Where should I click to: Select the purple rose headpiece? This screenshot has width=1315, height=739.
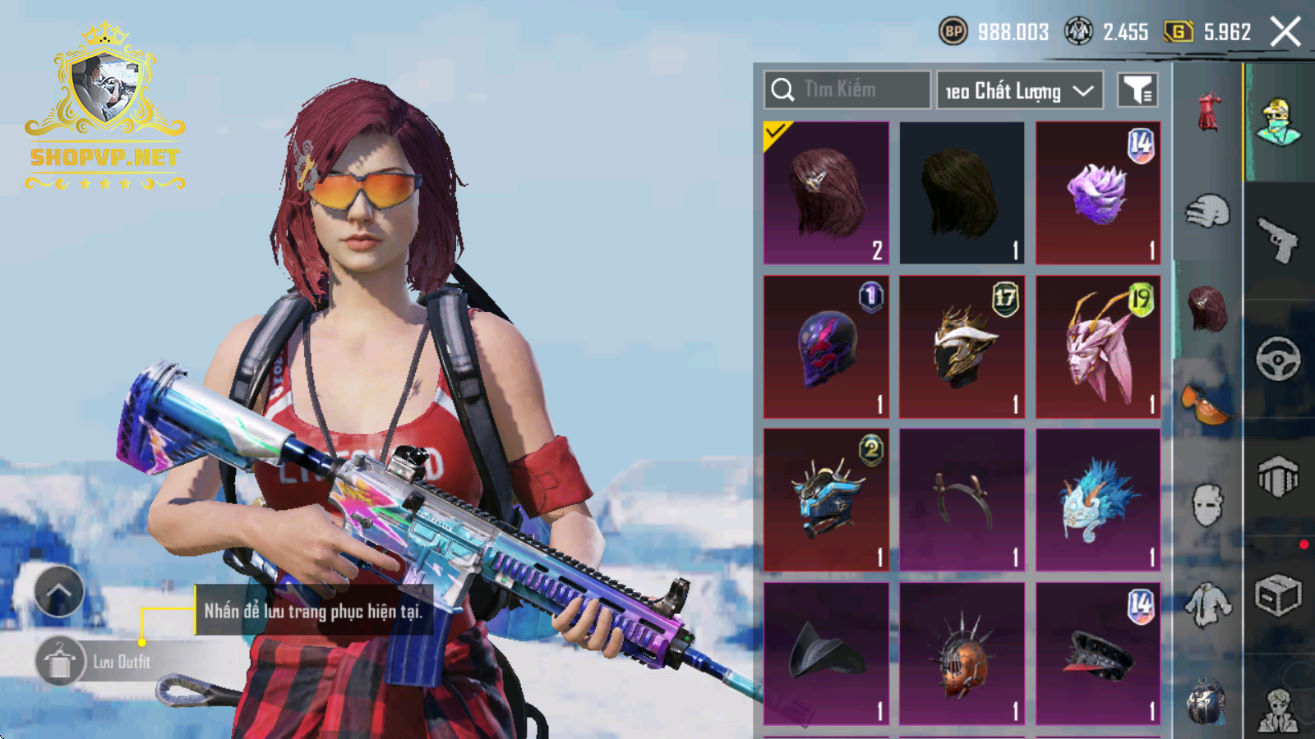[x=1097, y=193]
